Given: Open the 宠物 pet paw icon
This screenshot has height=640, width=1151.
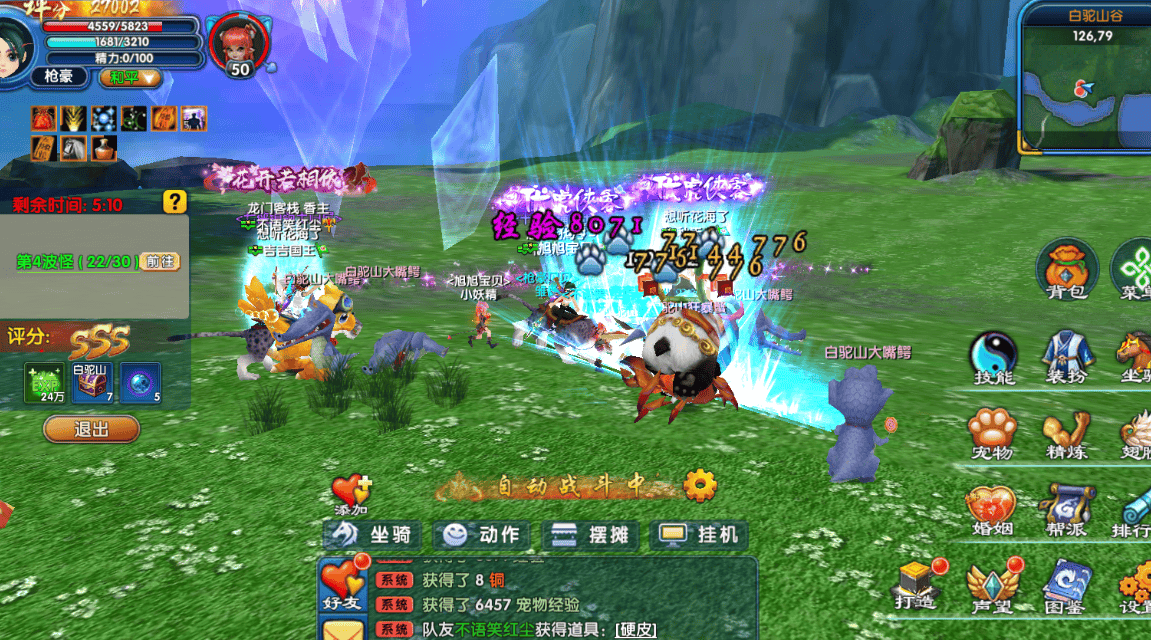Looking at the screenshot, I should (992, 431).
